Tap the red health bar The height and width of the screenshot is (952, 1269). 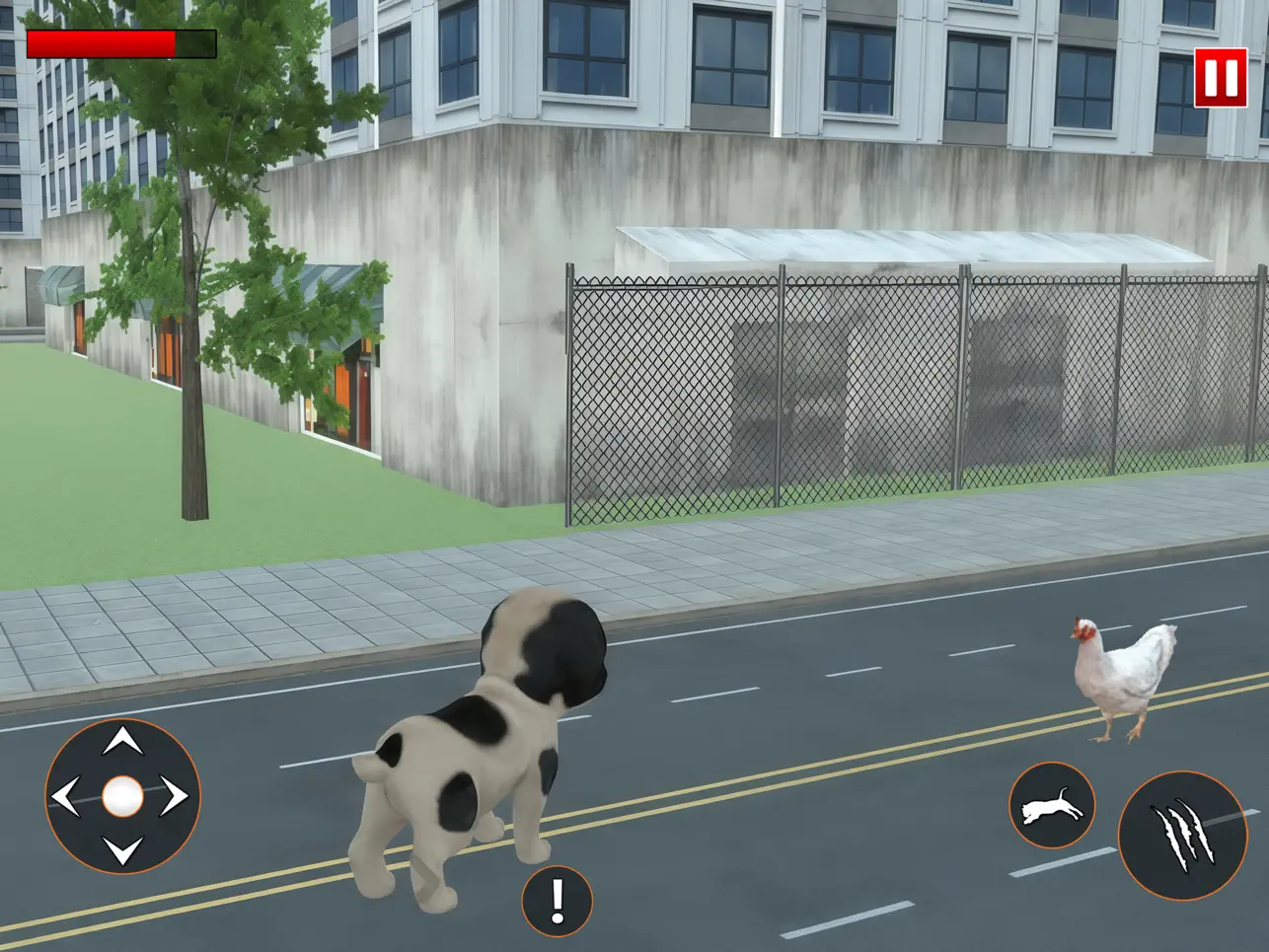tap(99, 41)
